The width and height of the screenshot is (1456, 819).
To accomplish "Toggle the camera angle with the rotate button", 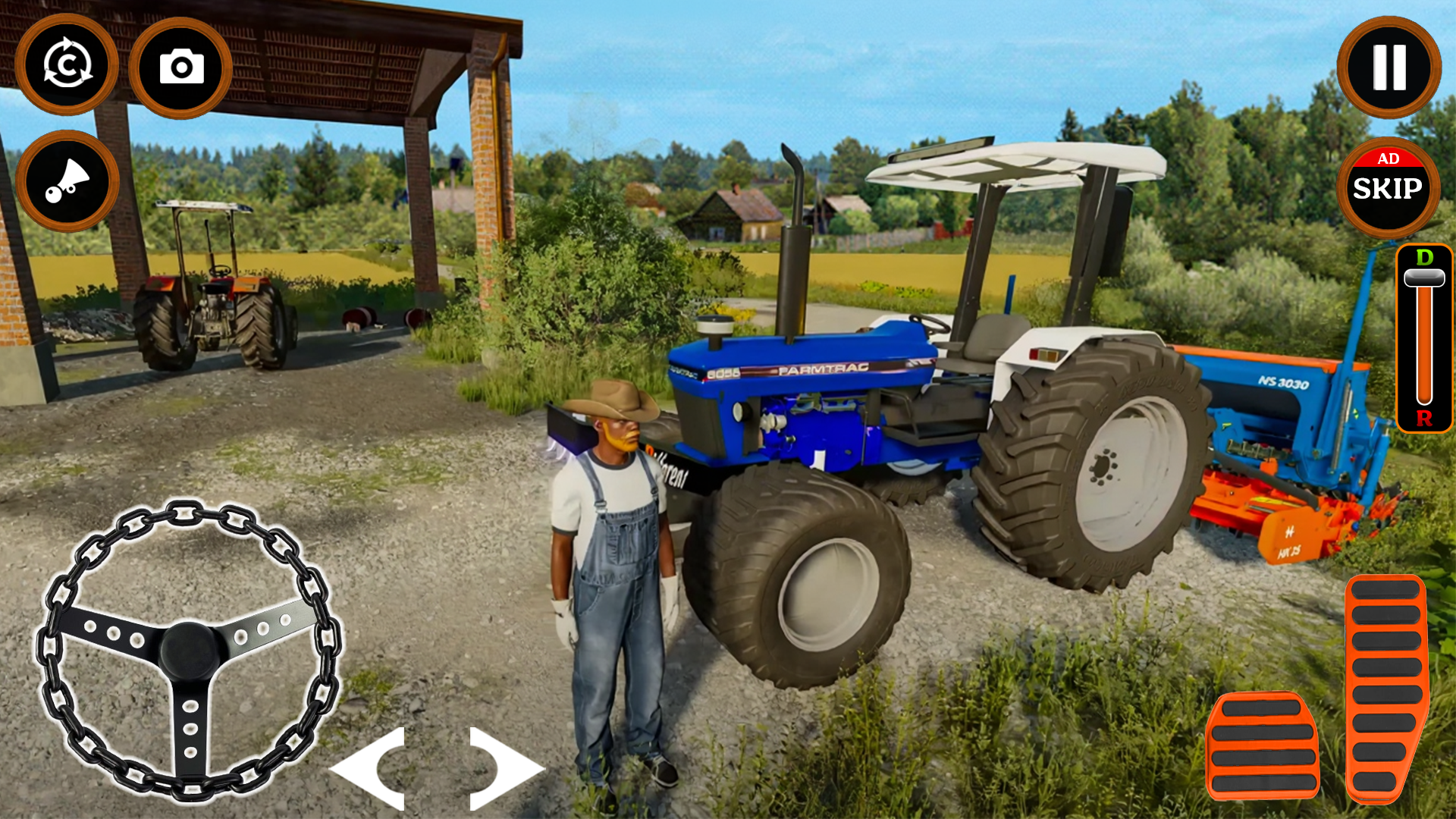I will tap(67, 67).
